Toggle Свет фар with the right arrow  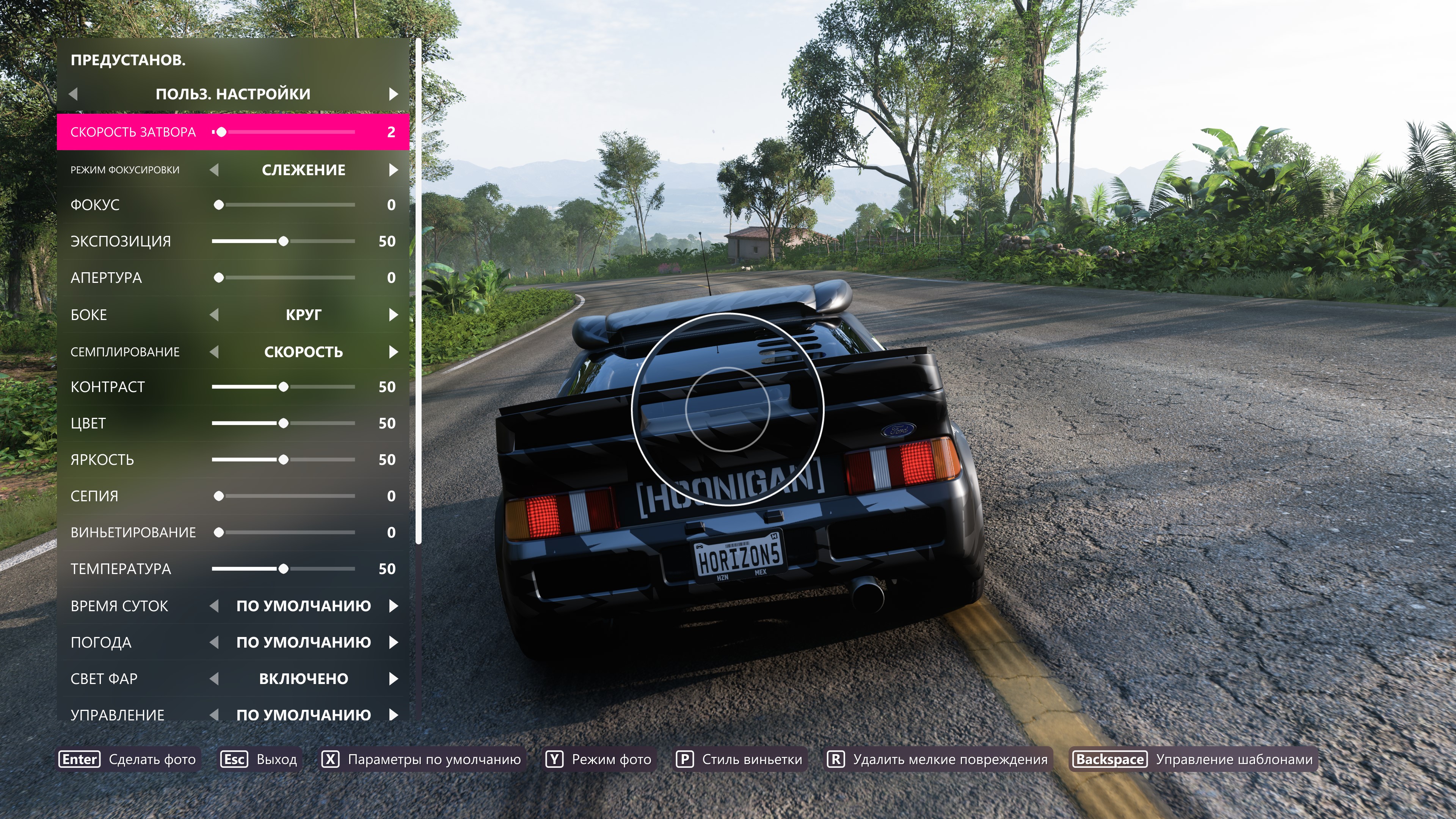394,679
